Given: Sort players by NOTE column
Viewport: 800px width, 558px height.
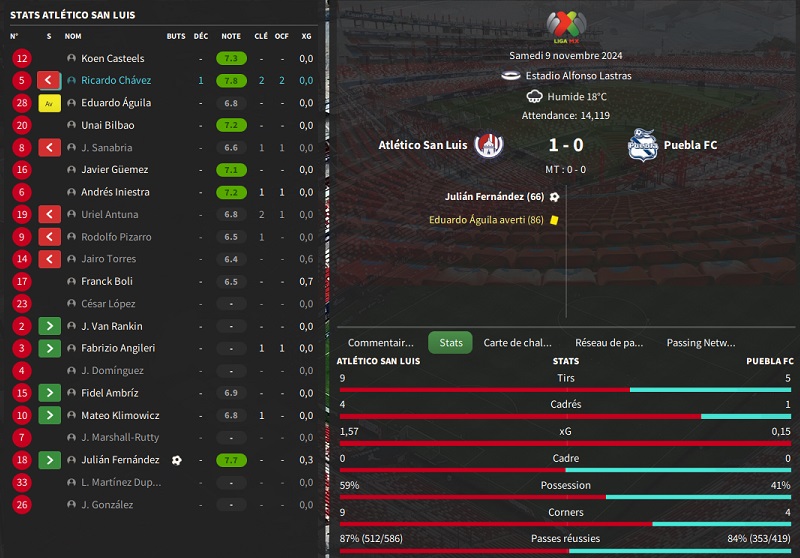Looking at the screenshot, I should (231, 36).
